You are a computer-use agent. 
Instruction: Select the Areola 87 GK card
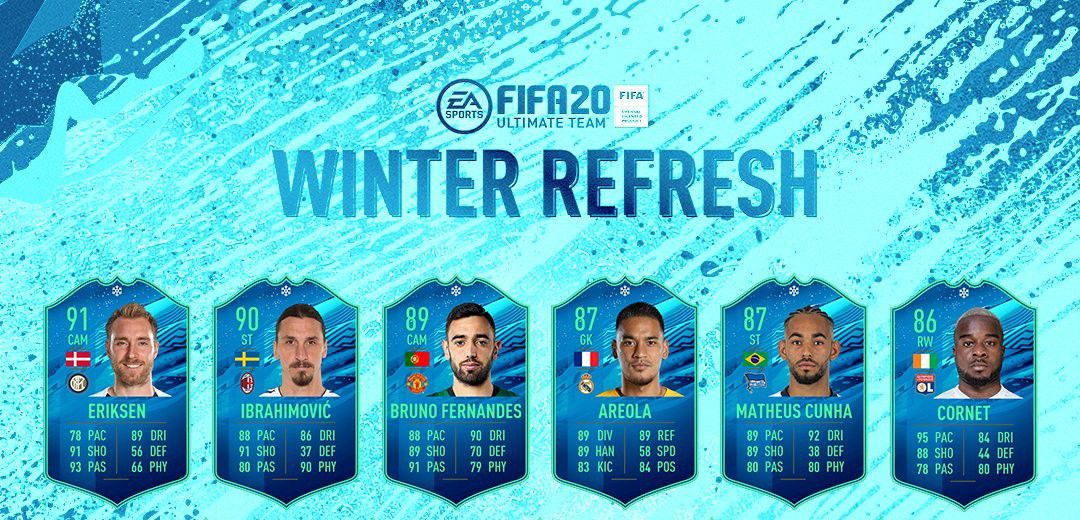click(624, 390)
